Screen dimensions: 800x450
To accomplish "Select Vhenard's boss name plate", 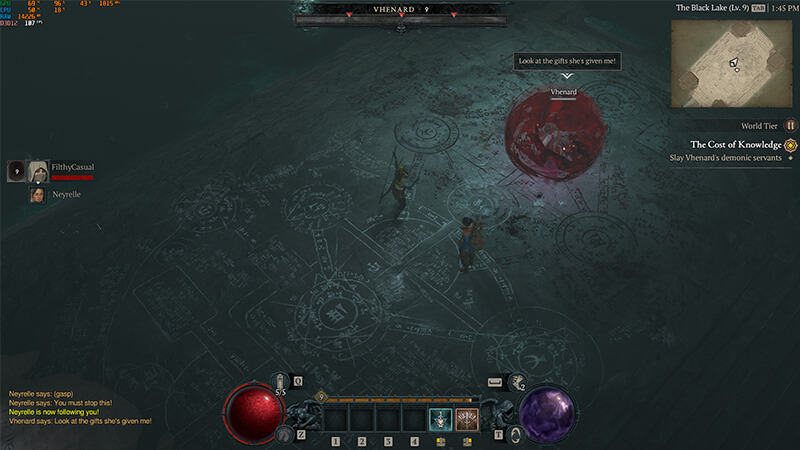I will pyautogui.click(x=399, y=9).
